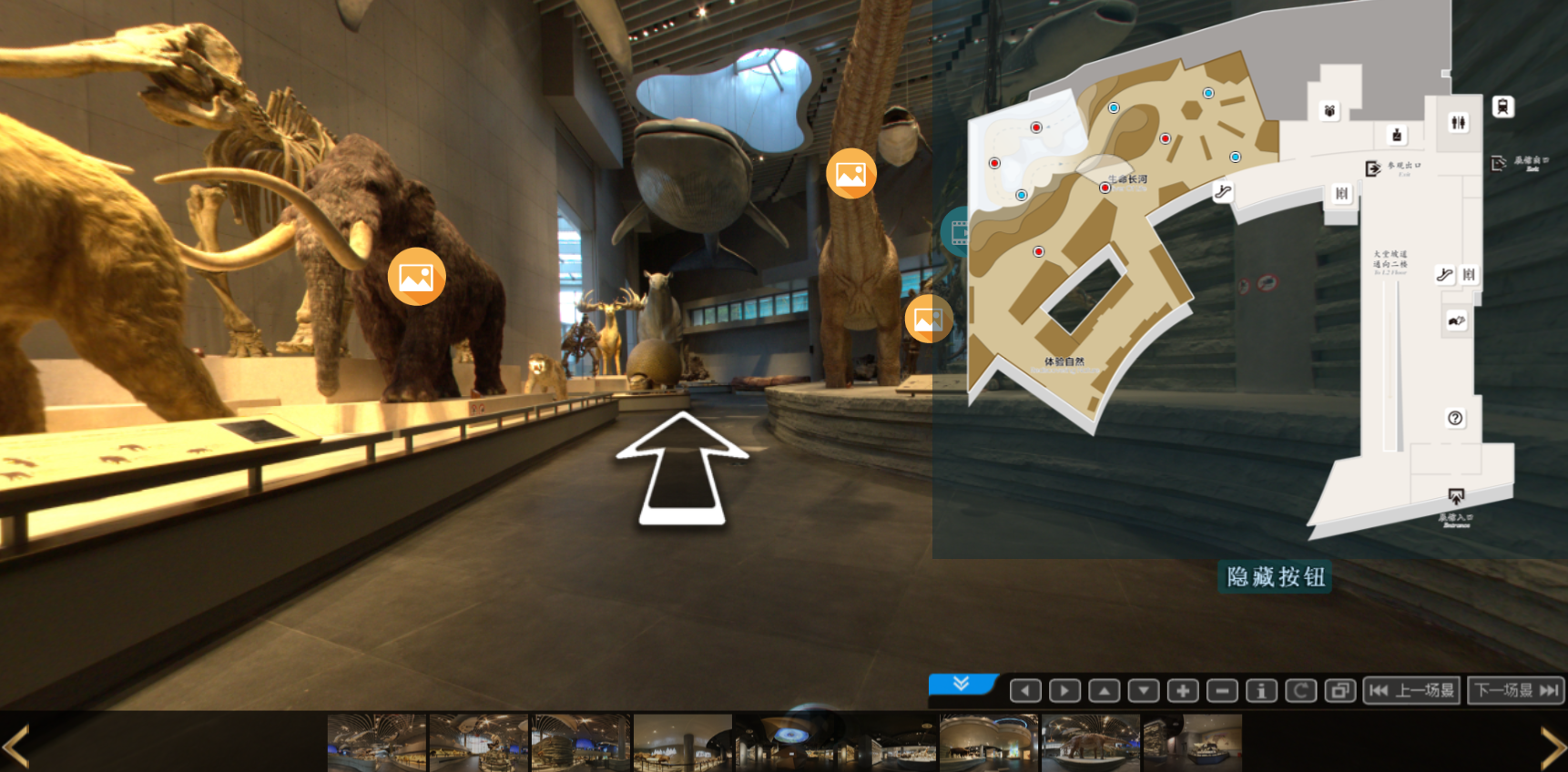Image resolution: width=1568 pixels, height=772 pixels.
Task: Open the photo hotspot near the whale
Action: coord(850,174)
